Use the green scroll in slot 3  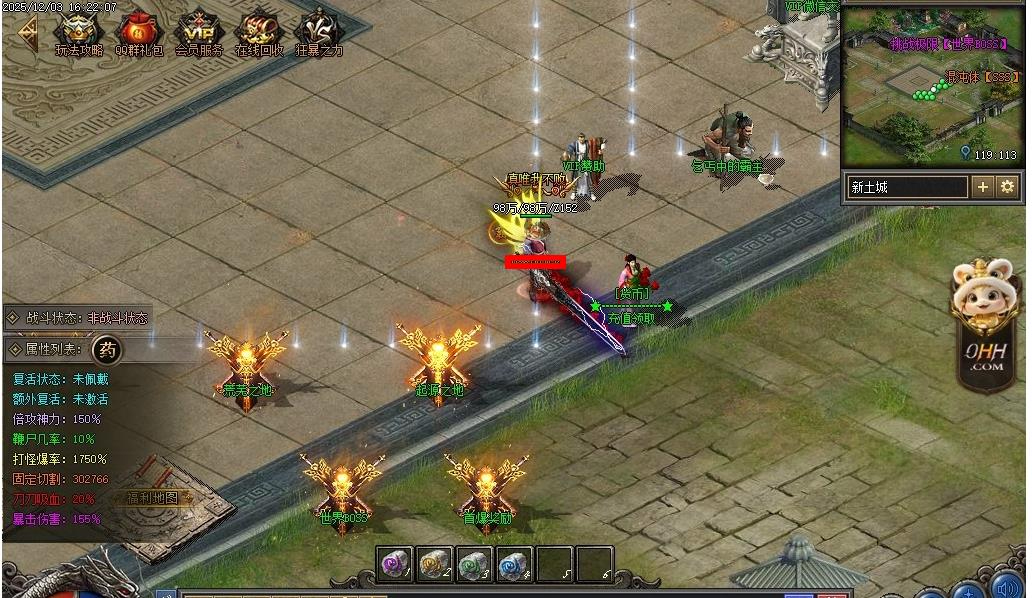coord(475,565)
